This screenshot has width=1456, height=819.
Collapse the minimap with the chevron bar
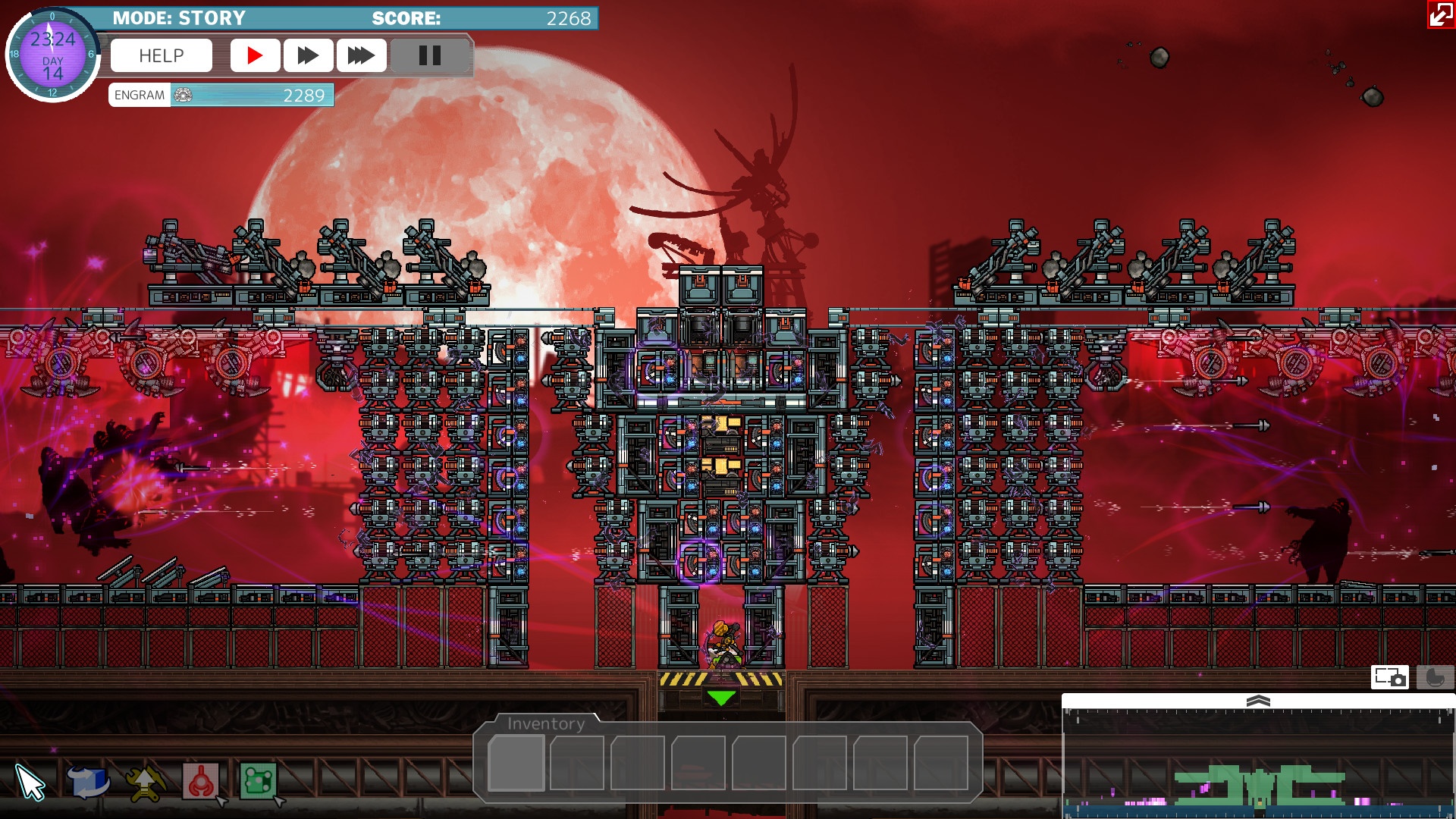pos(1258,701)
